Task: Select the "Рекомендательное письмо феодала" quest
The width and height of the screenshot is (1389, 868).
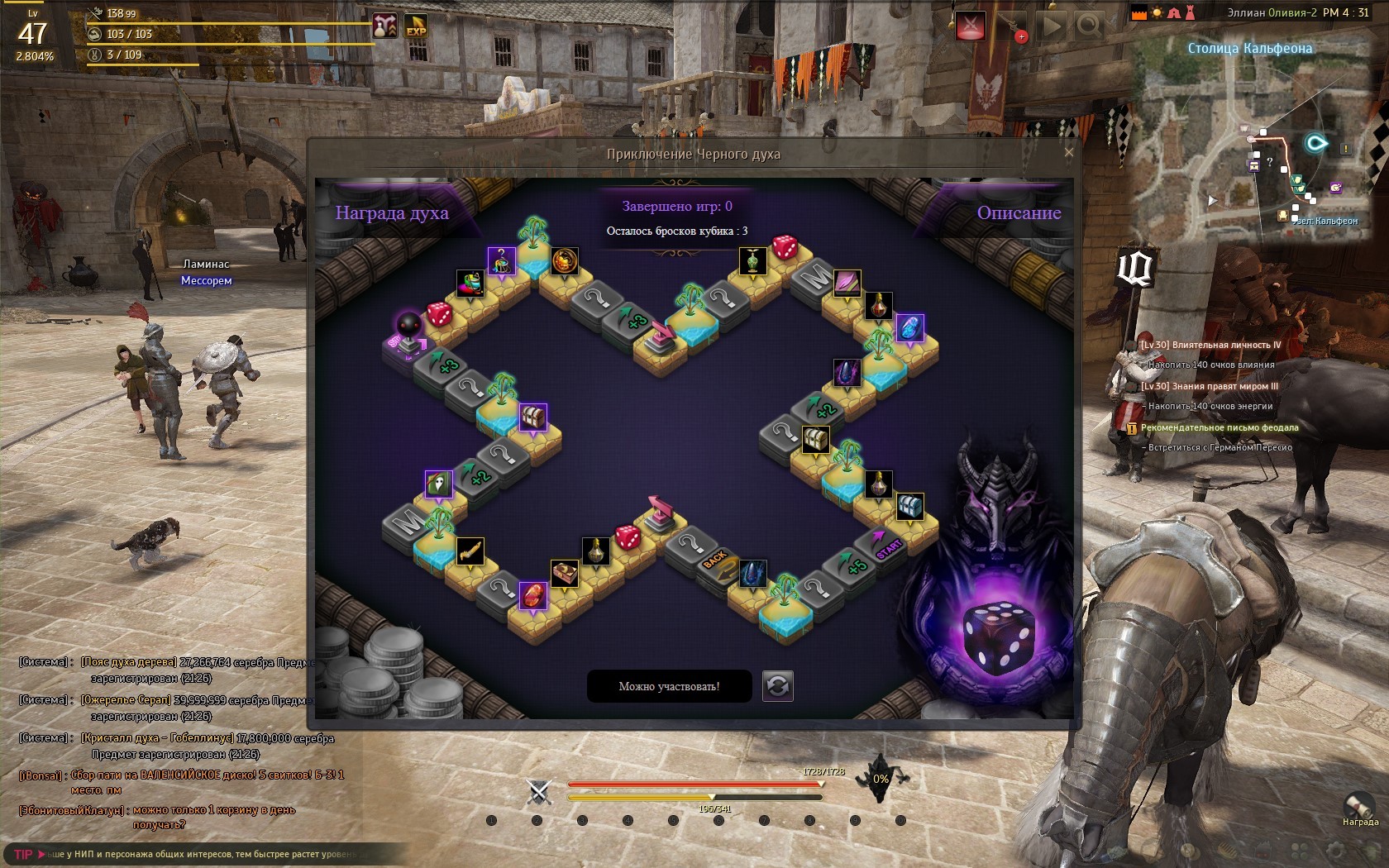Action: click(x=1220, y=428)
